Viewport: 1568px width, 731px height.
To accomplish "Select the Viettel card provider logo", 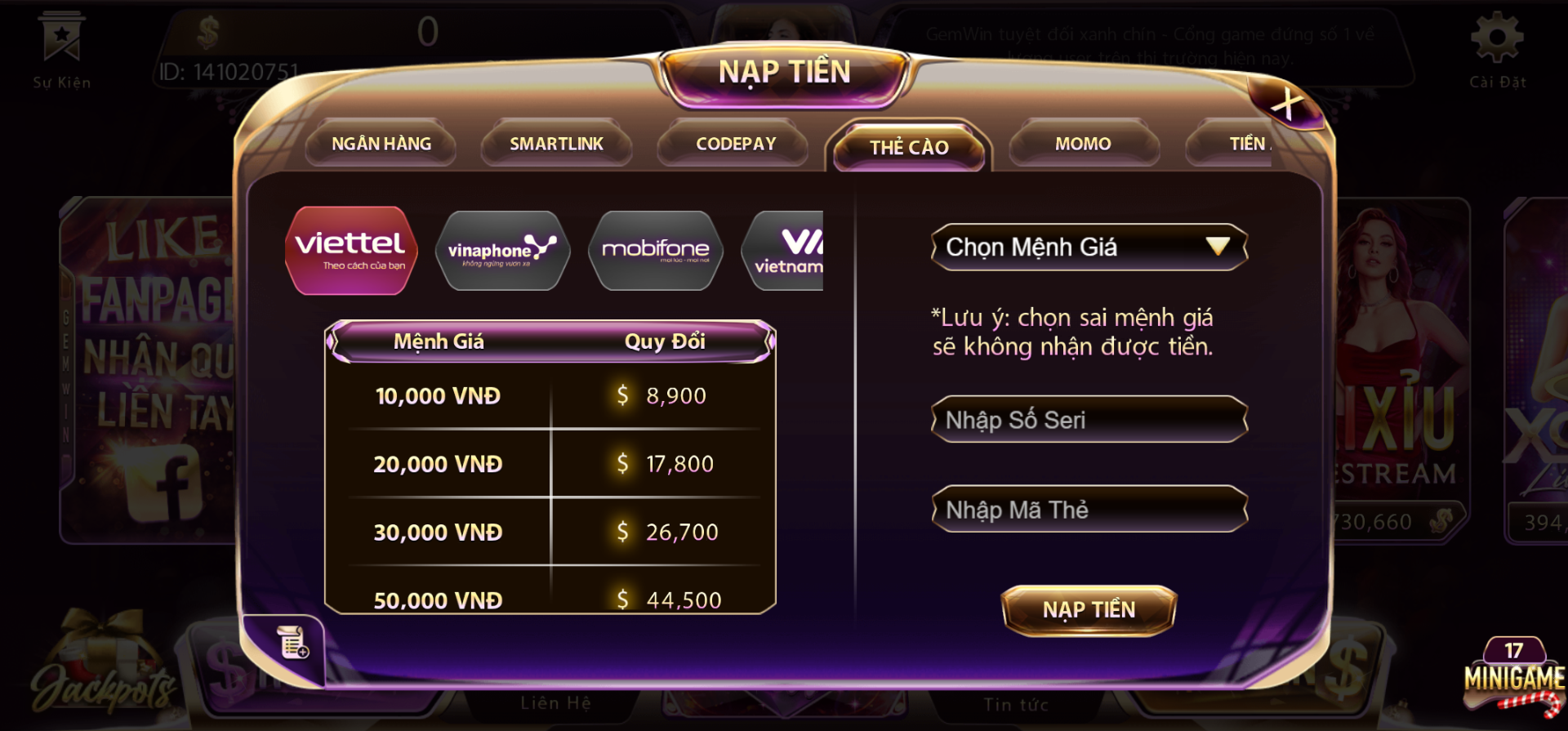I will click(x=350, y=249).
